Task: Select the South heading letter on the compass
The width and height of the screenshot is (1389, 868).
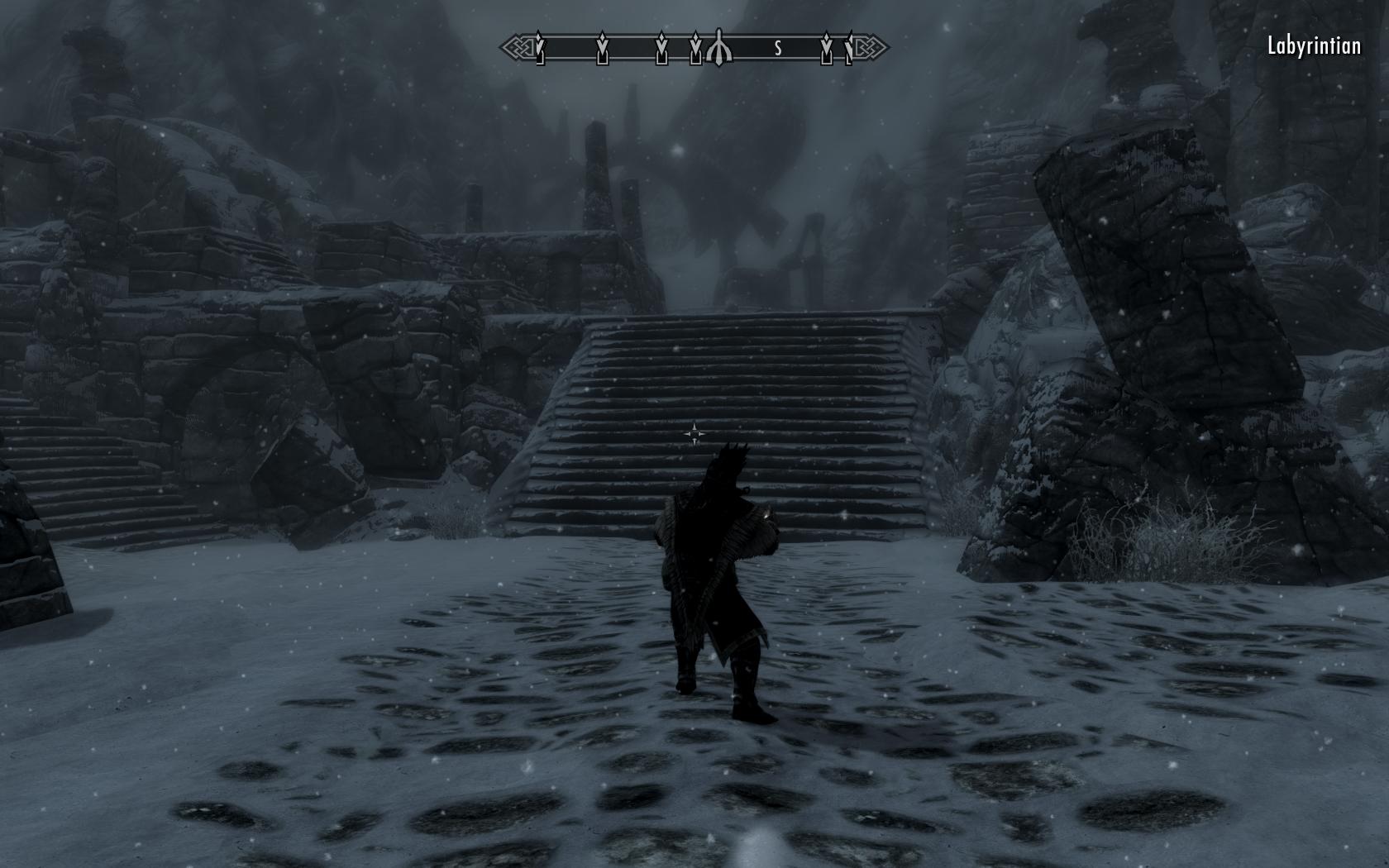Action: coord(778,49)
